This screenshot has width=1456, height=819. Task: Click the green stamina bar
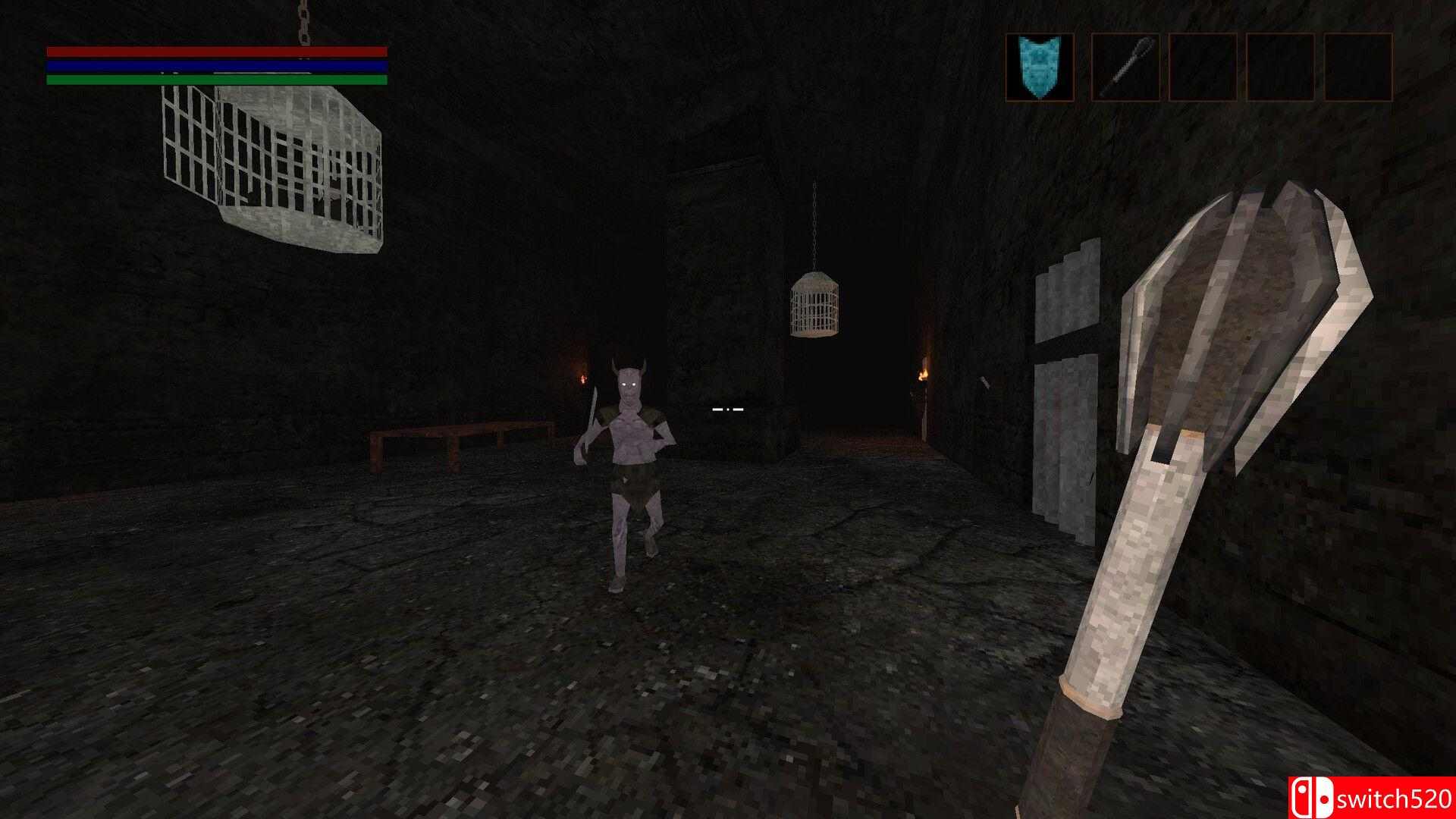216,78
